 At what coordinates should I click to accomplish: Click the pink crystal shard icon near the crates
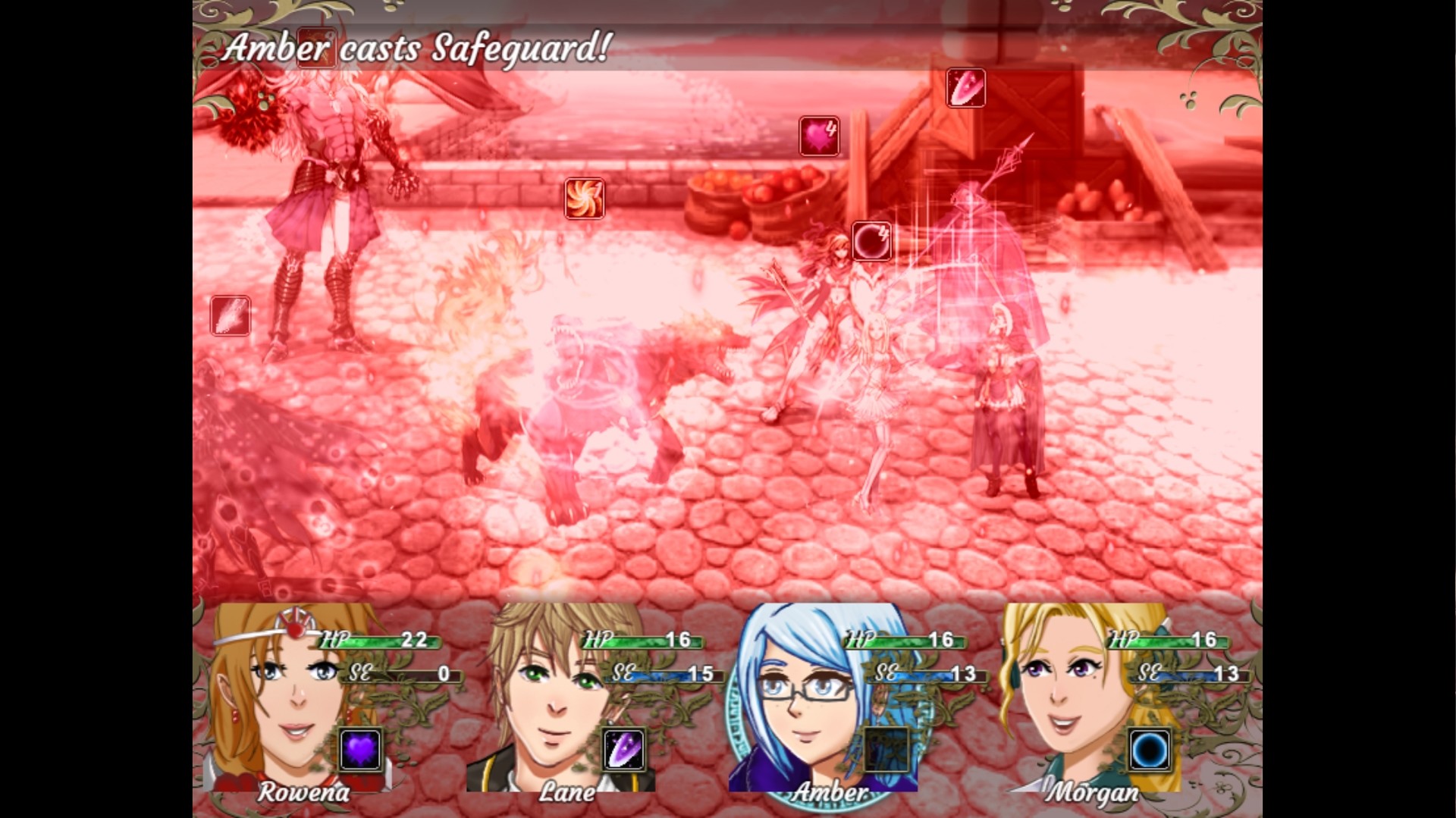(966, 89)
